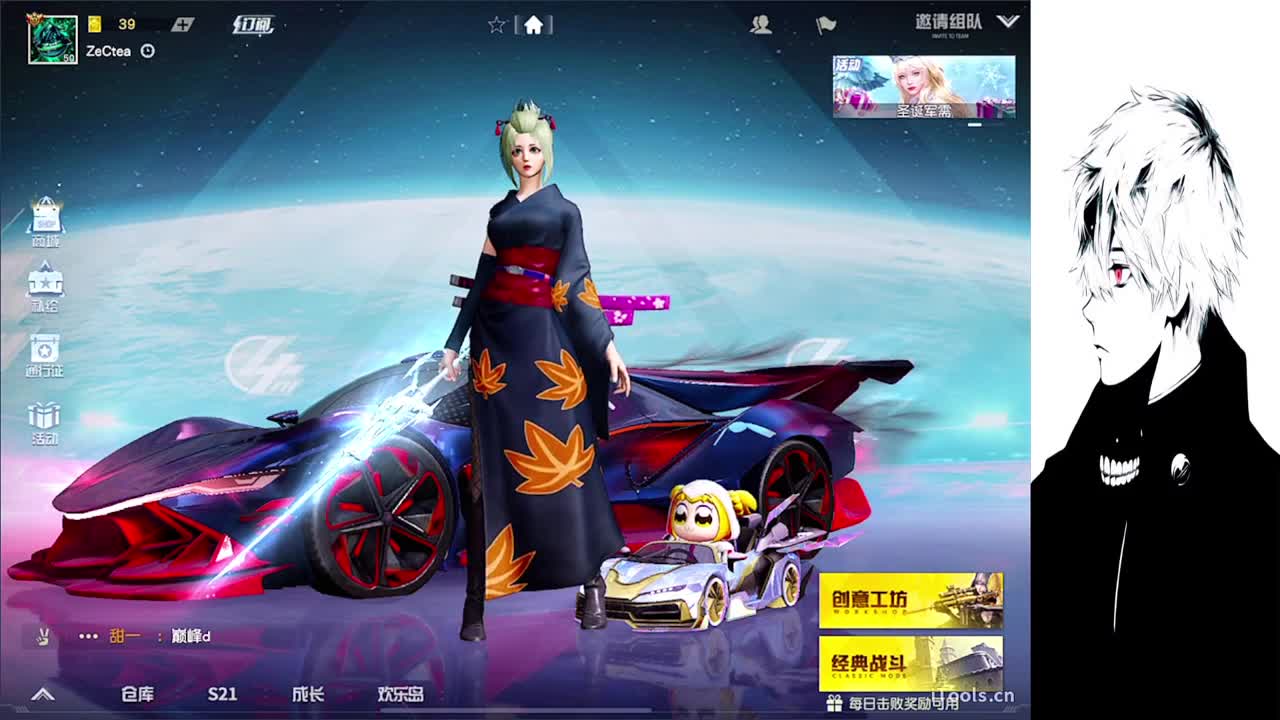The height and width of the screenshot is (720, 1280).
Task: Click the flag icon near 邀请组队
Action: [x=825, y=26]
